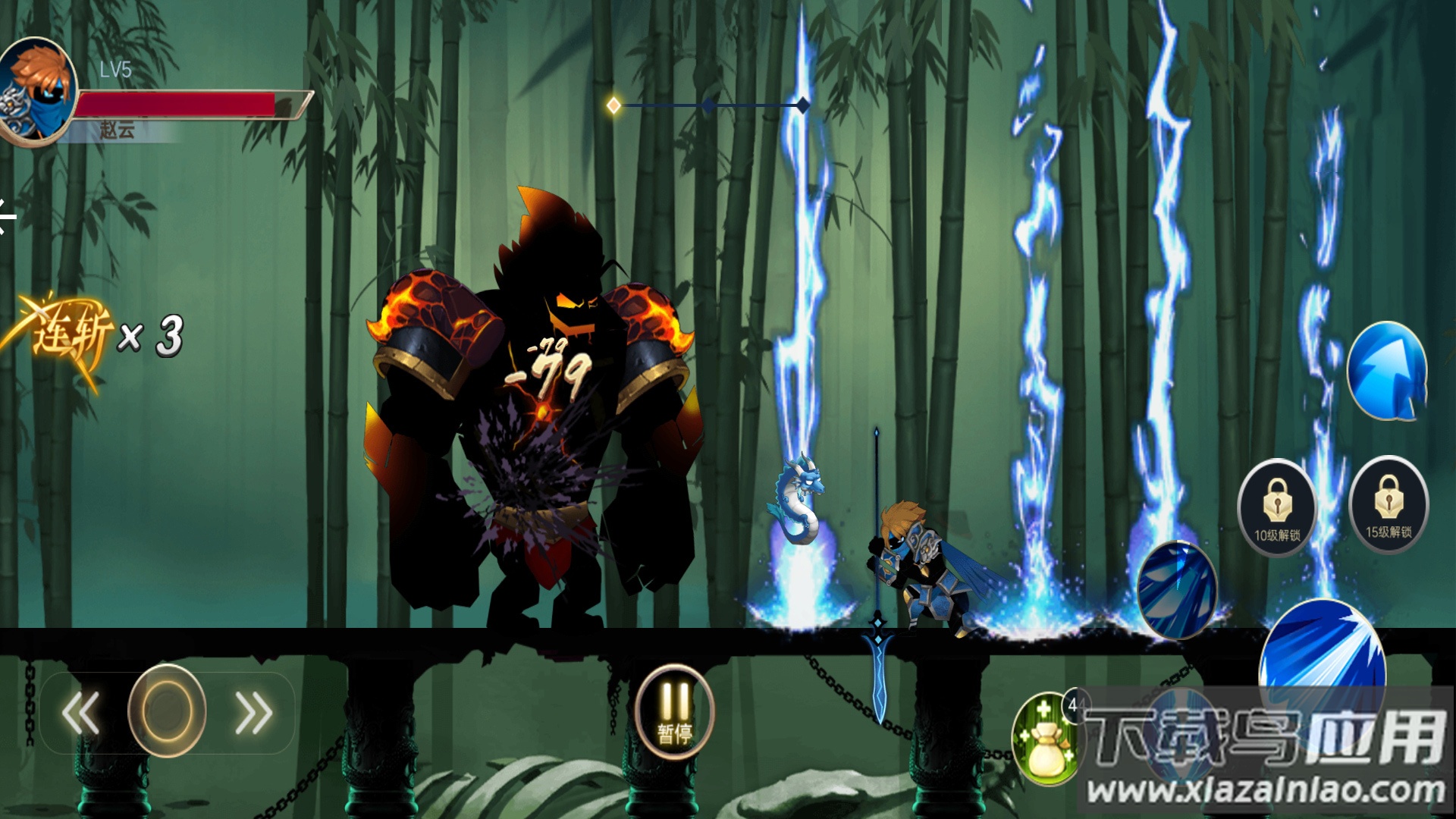Tap the left double-arrow move button
Viewport: 1456px width, 819px height.
81,713
